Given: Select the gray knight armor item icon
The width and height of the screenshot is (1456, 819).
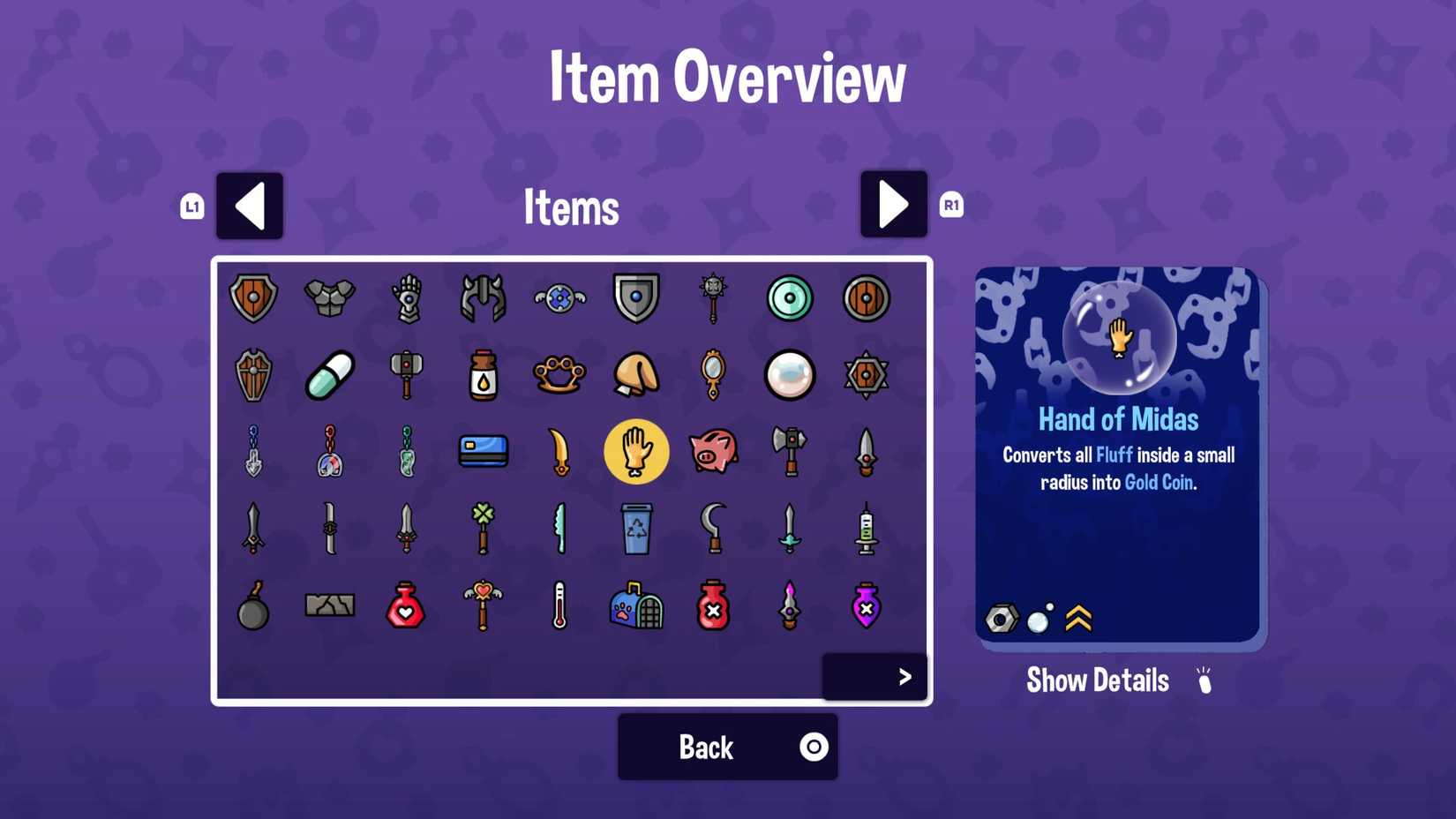Looking at the screenshot, I should pos(330,298).
